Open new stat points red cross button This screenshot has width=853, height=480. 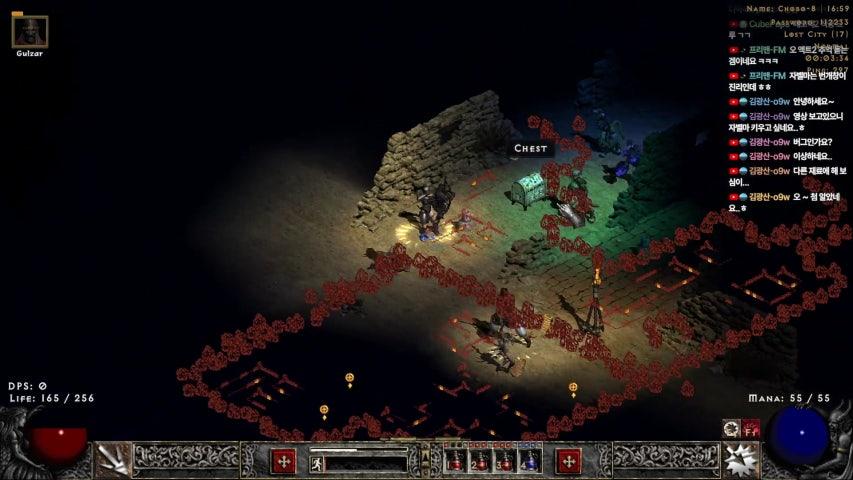click(284, 461)
